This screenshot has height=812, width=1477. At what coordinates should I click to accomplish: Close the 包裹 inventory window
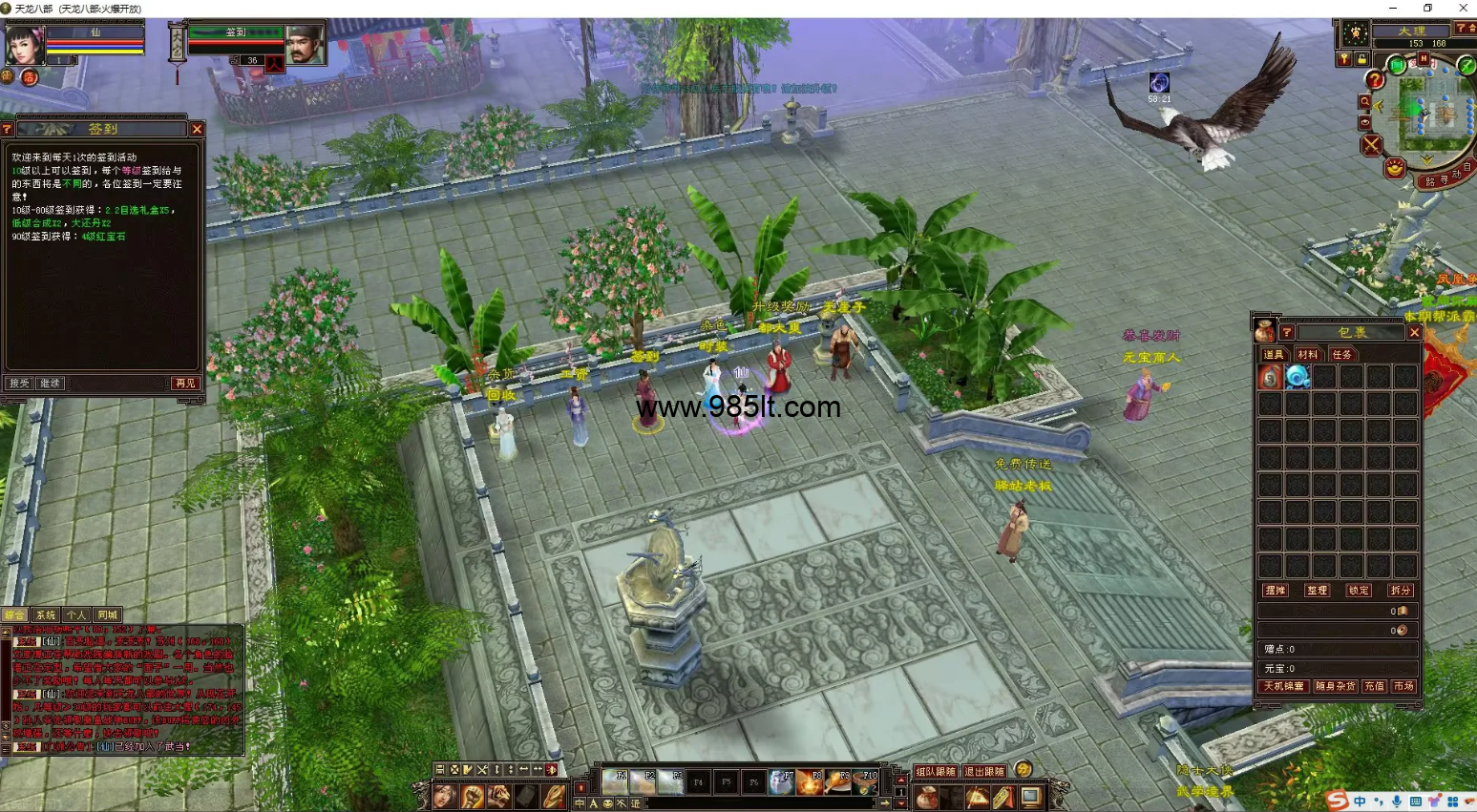(1415, 332)
